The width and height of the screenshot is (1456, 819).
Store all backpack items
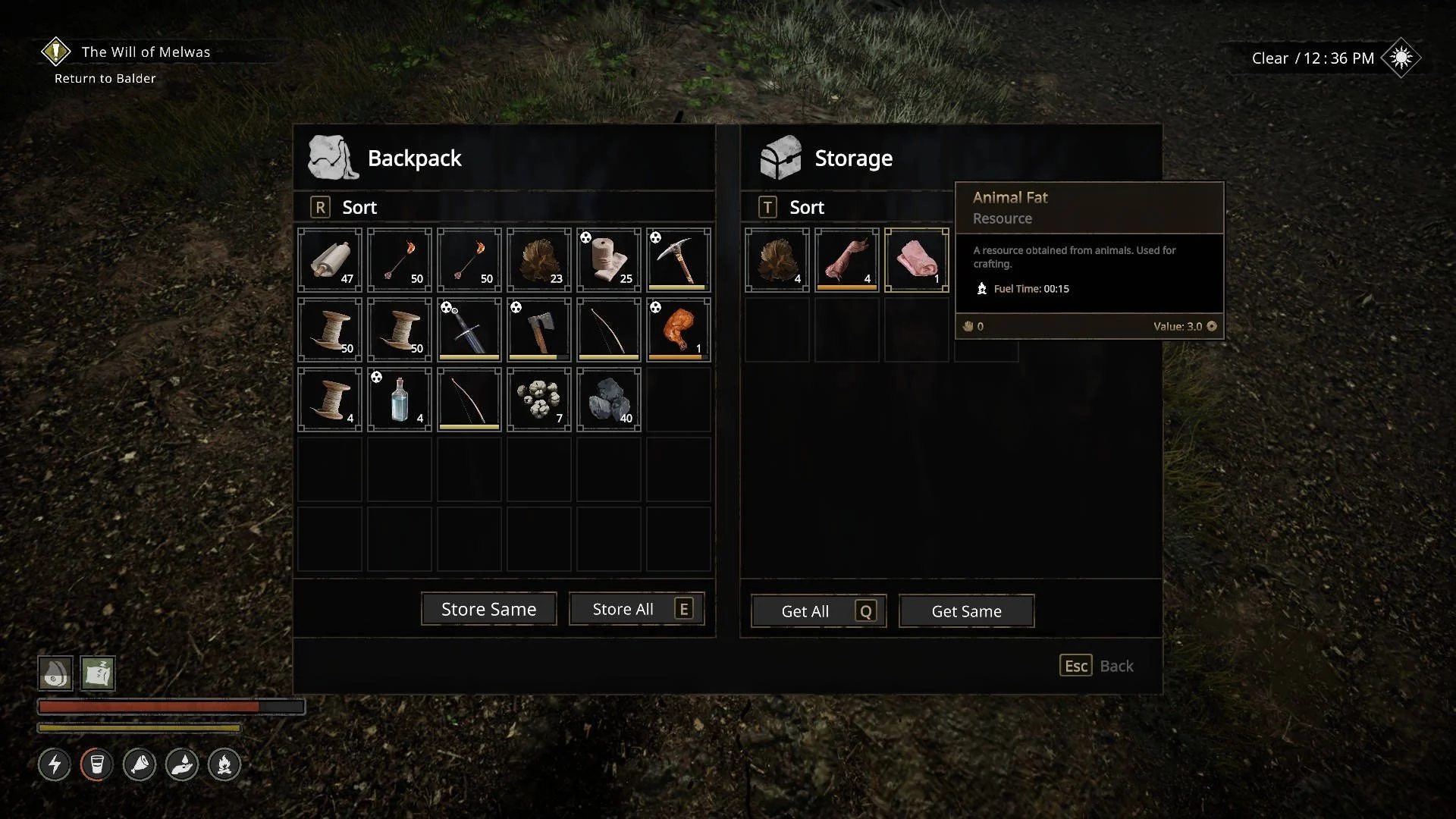pos(636,609)
